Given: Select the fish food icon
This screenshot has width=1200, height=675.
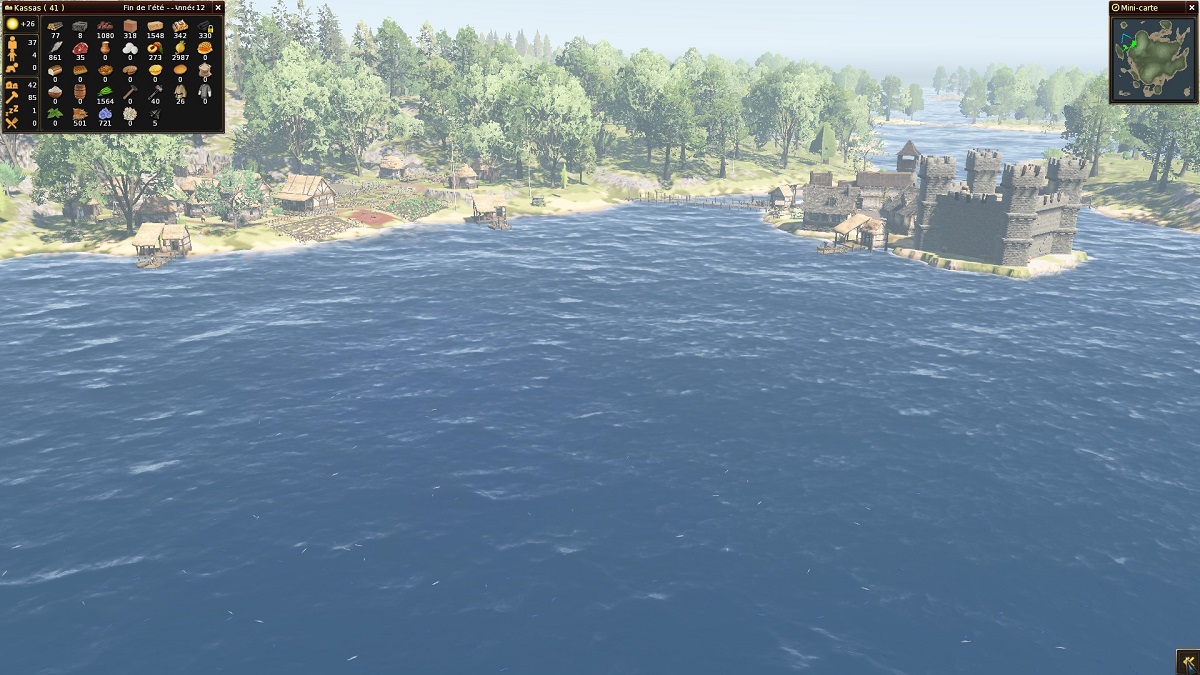Looking at the screenshot, I should pyautogui.click(x=55, y=47).
